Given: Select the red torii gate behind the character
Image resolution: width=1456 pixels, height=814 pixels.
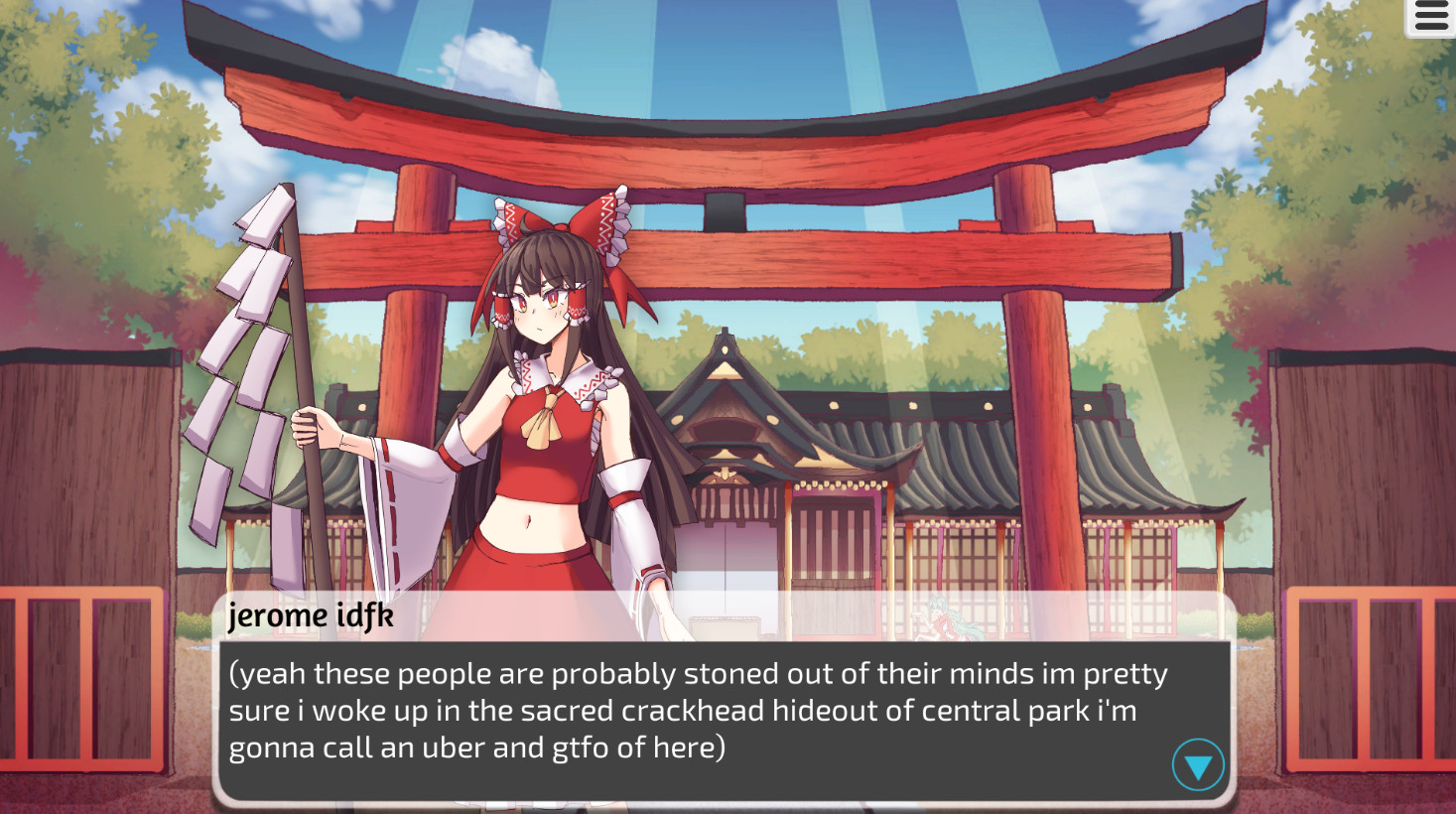Looking at the screenshot, I should [x=893, y=149].
